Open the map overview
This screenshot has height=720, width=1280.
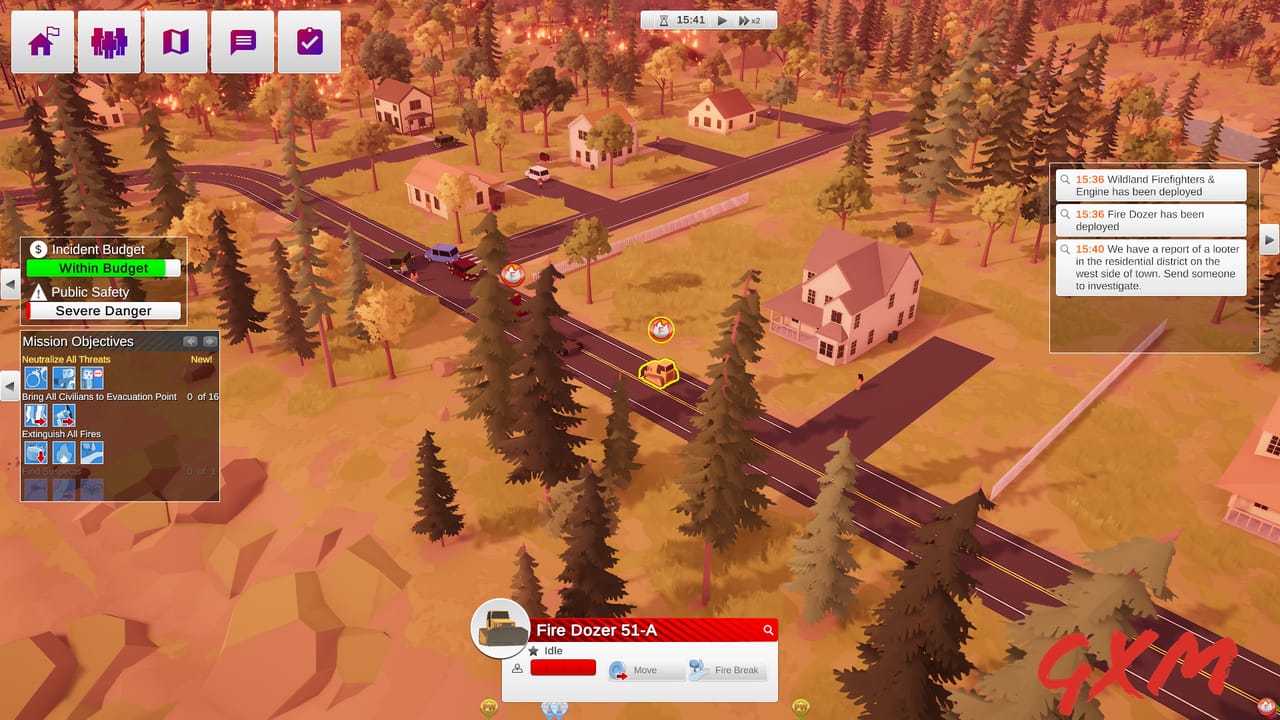click(175, 41)
